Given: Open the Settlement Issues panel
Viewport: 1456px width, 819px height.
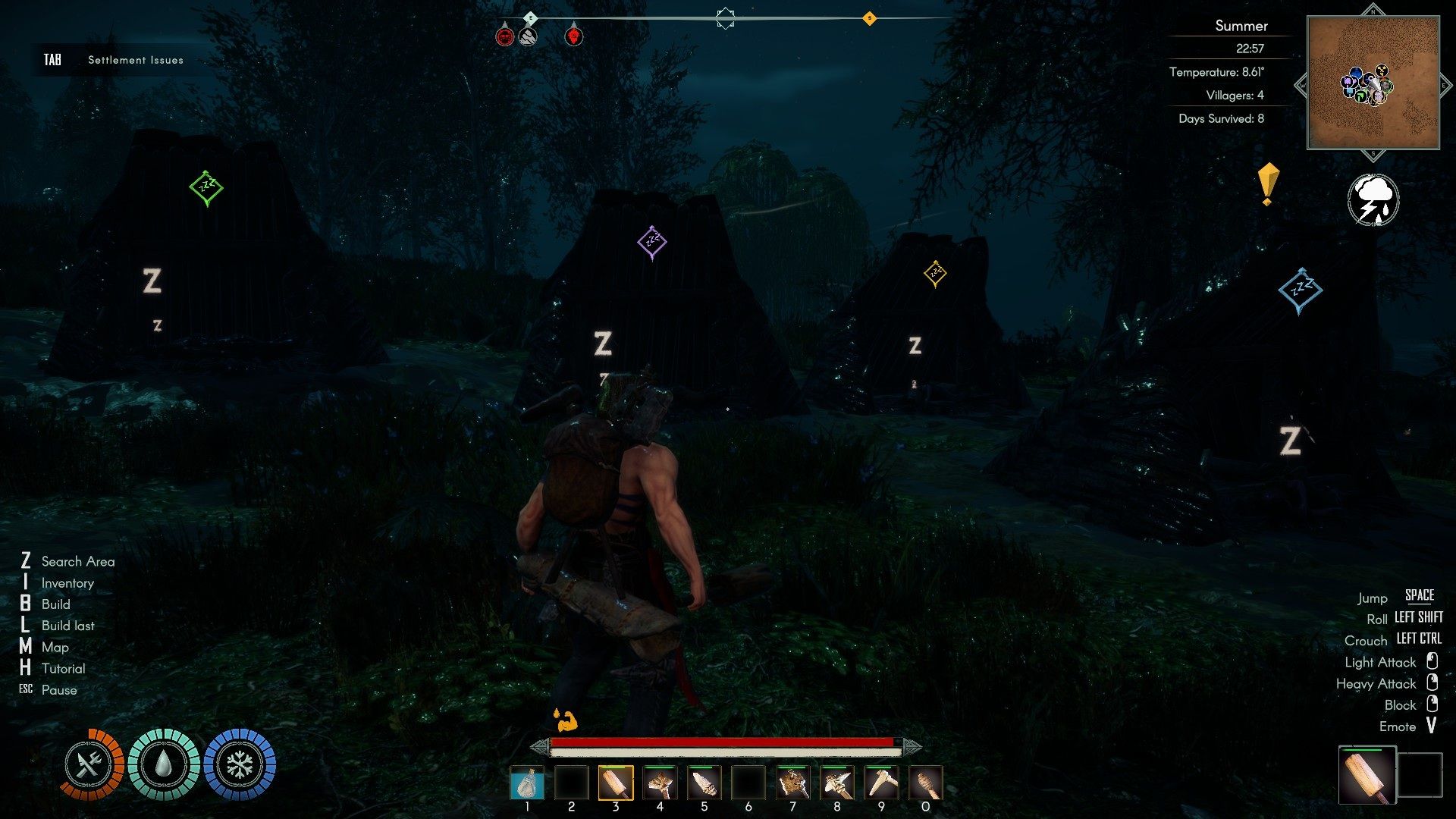Looking at the screenshot, I should pos(135,60).
